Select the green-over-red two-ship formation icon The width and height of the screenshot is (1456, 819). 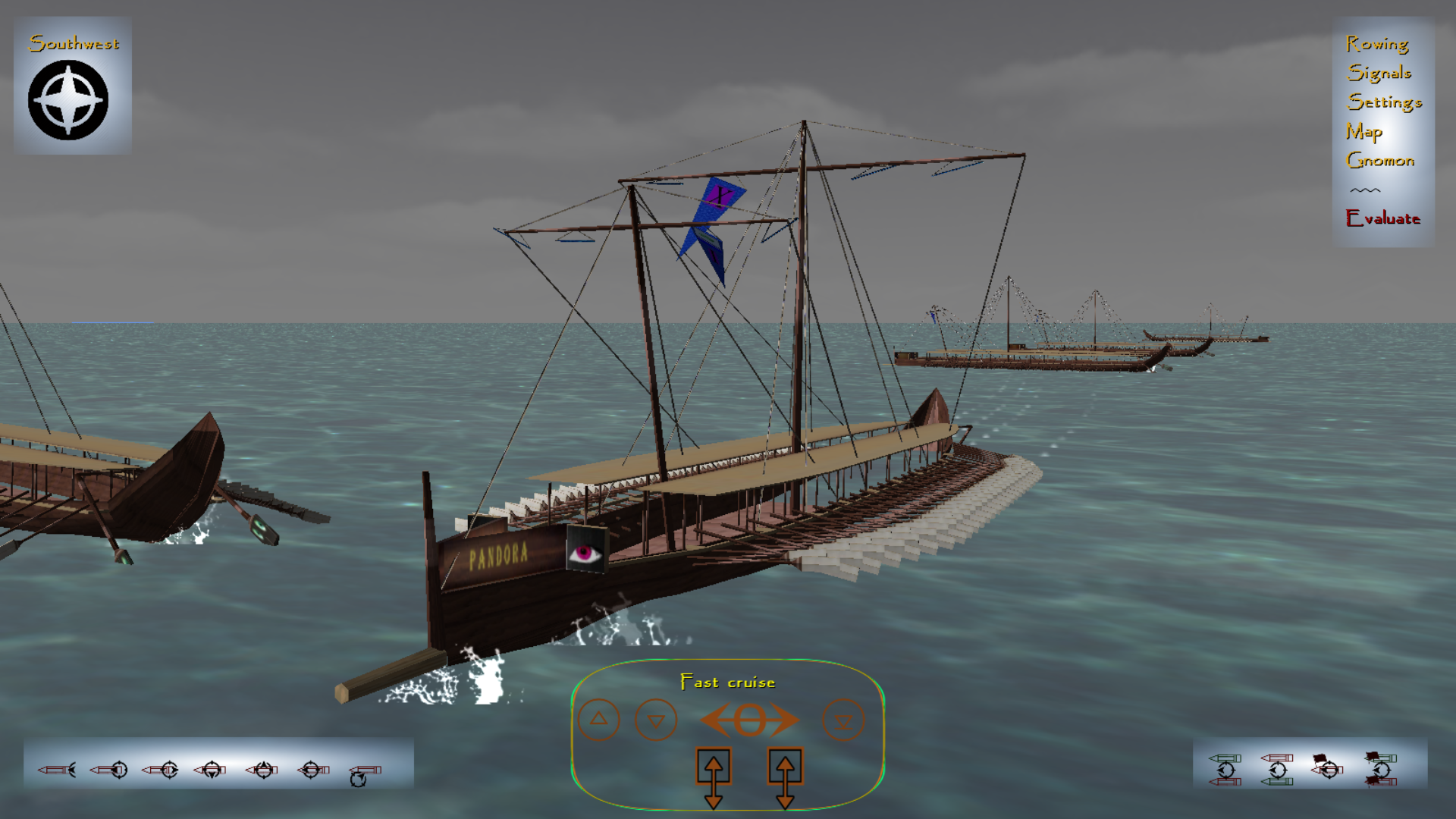point(1226,769)
